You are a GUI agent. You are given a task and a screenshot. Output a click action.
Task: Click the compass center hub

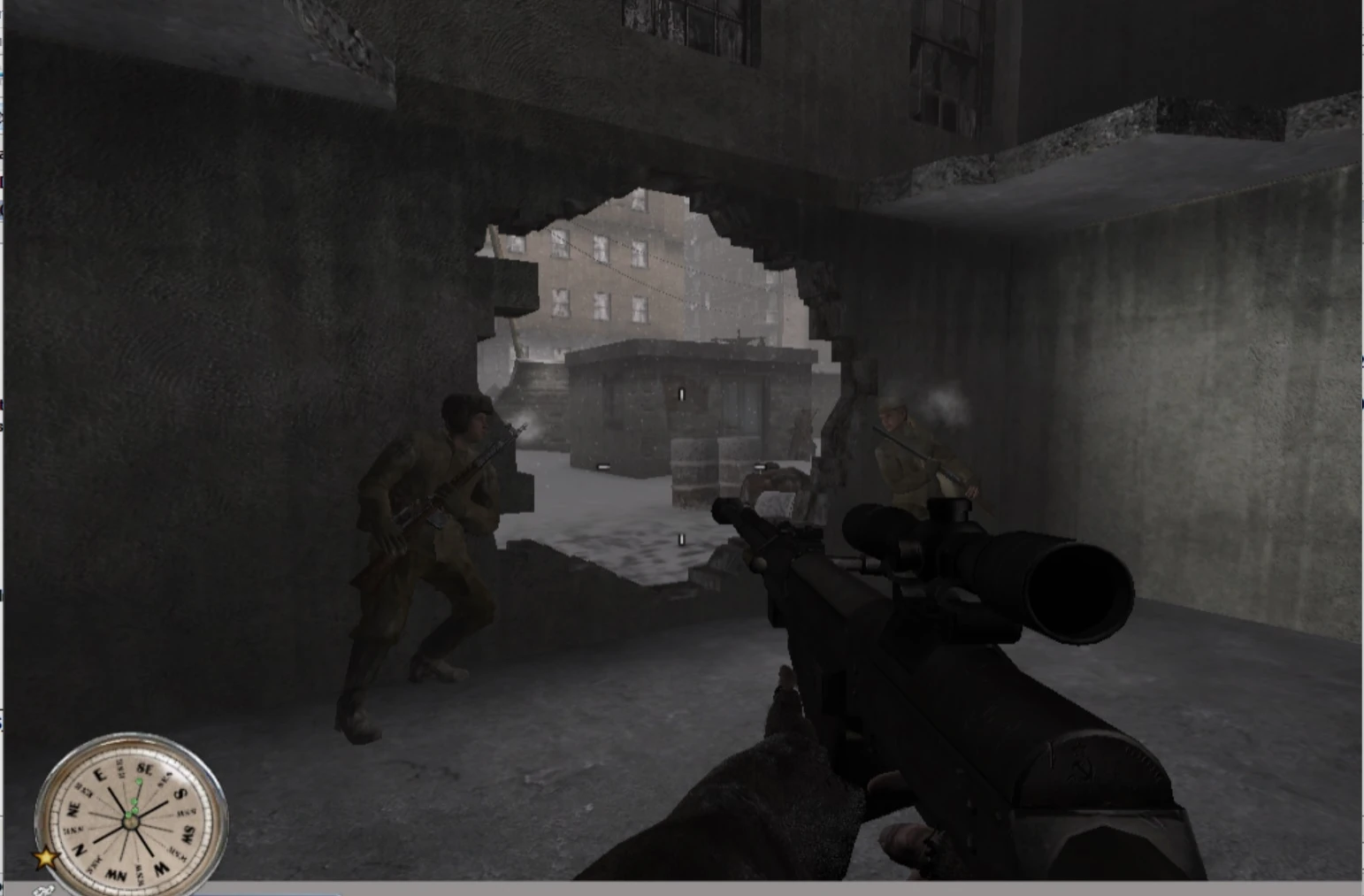point(131,823)
